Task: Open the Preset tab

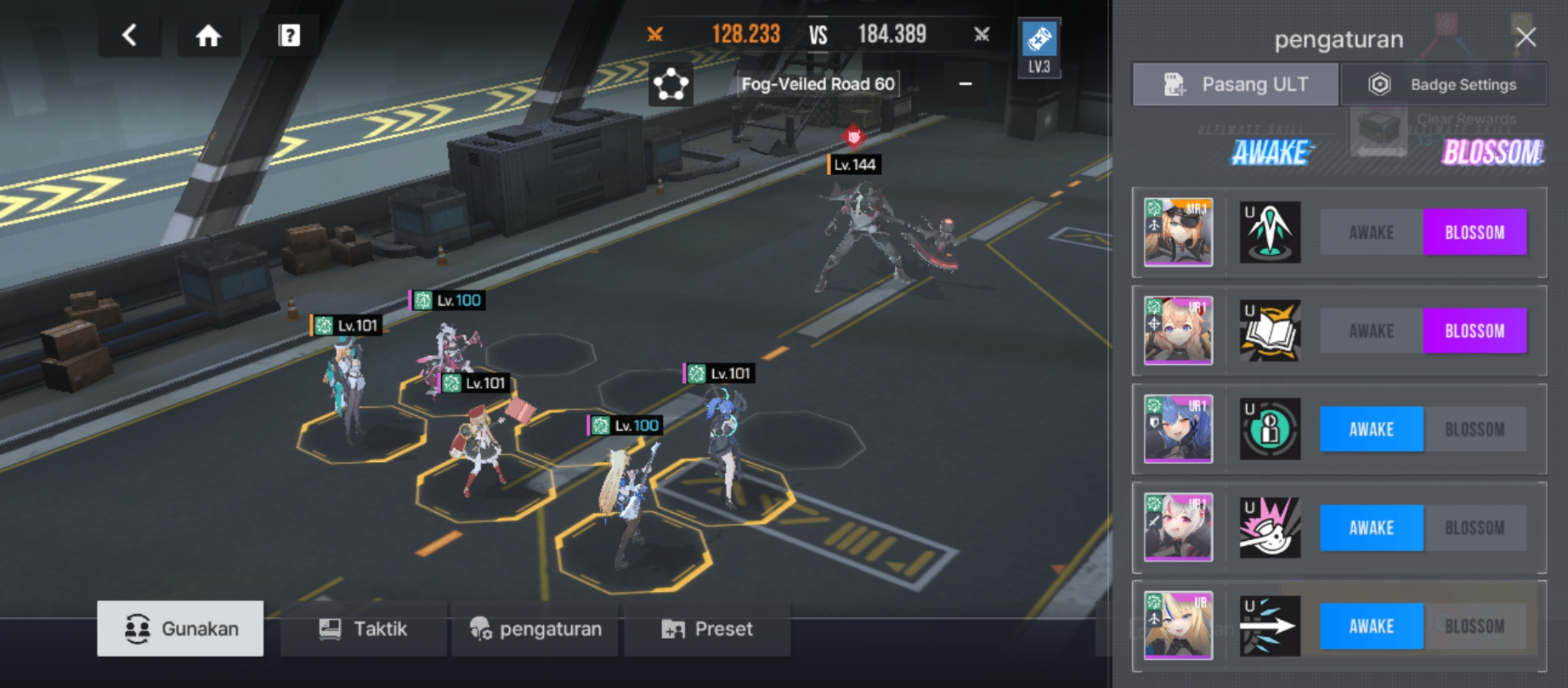Action: point(708,629)
